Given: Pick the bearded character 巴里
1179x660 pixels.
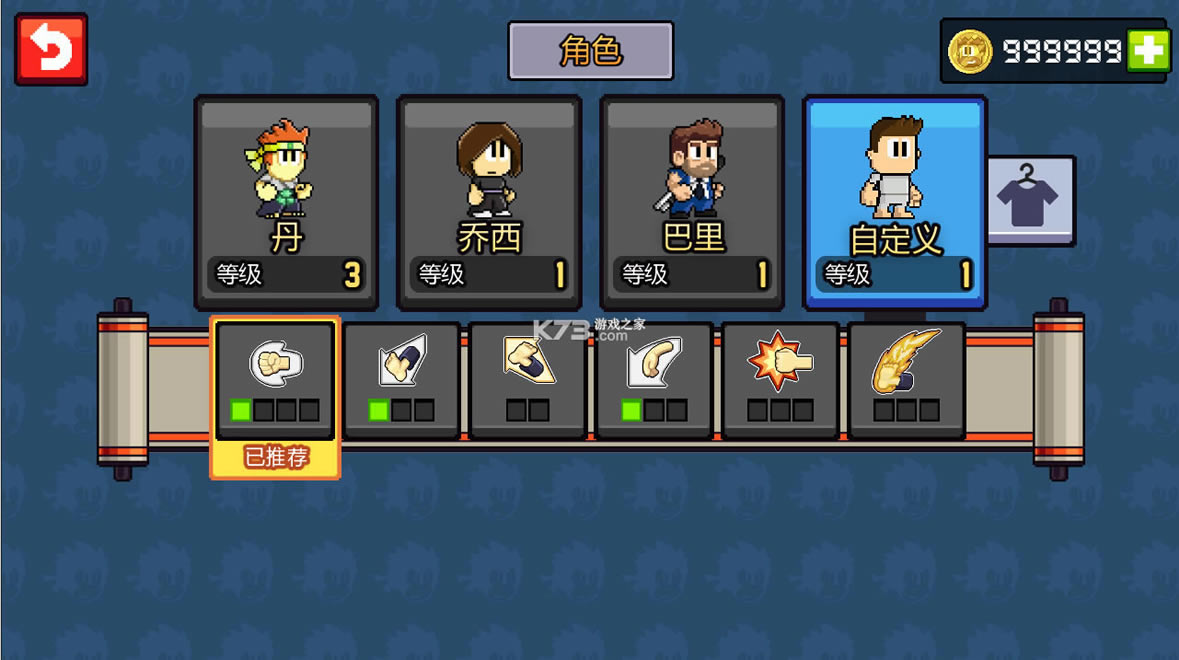Looking at the screenshot, I should (x=692, y=201).
